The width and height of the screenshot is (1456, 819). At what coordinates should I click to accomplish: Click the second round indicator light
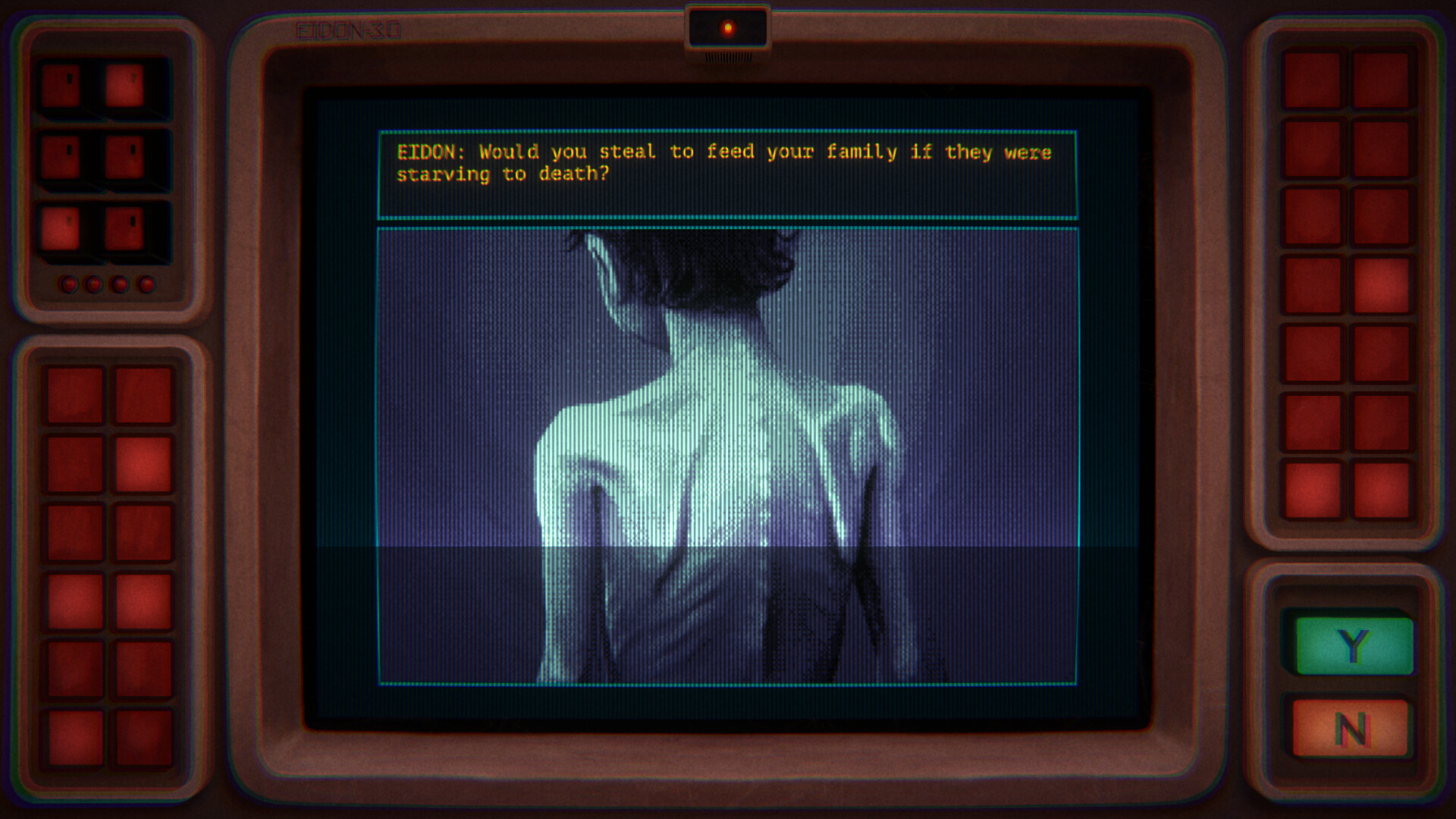94,285
